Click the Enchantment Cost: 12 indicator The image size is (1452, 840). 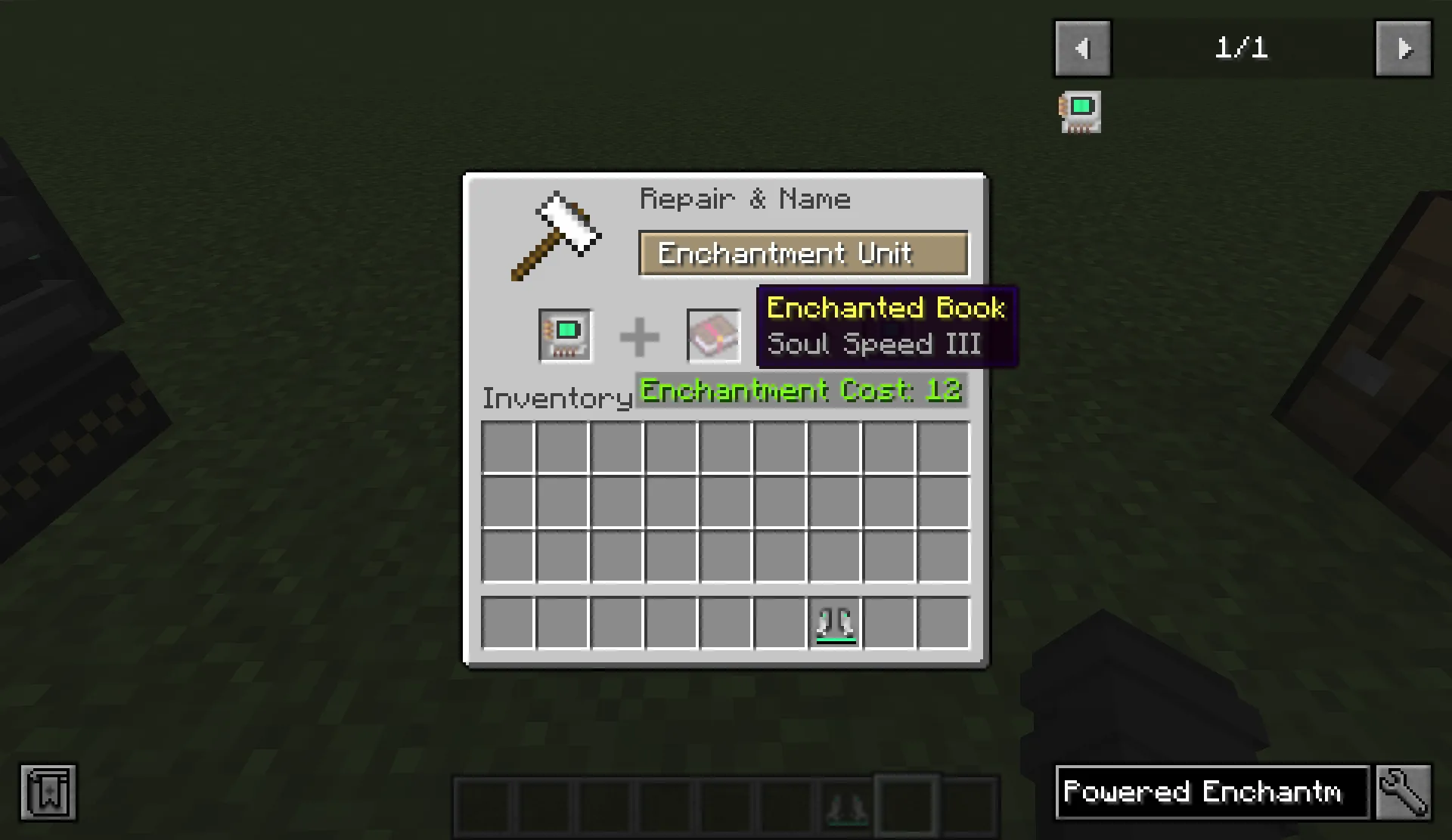pos(801,390)
